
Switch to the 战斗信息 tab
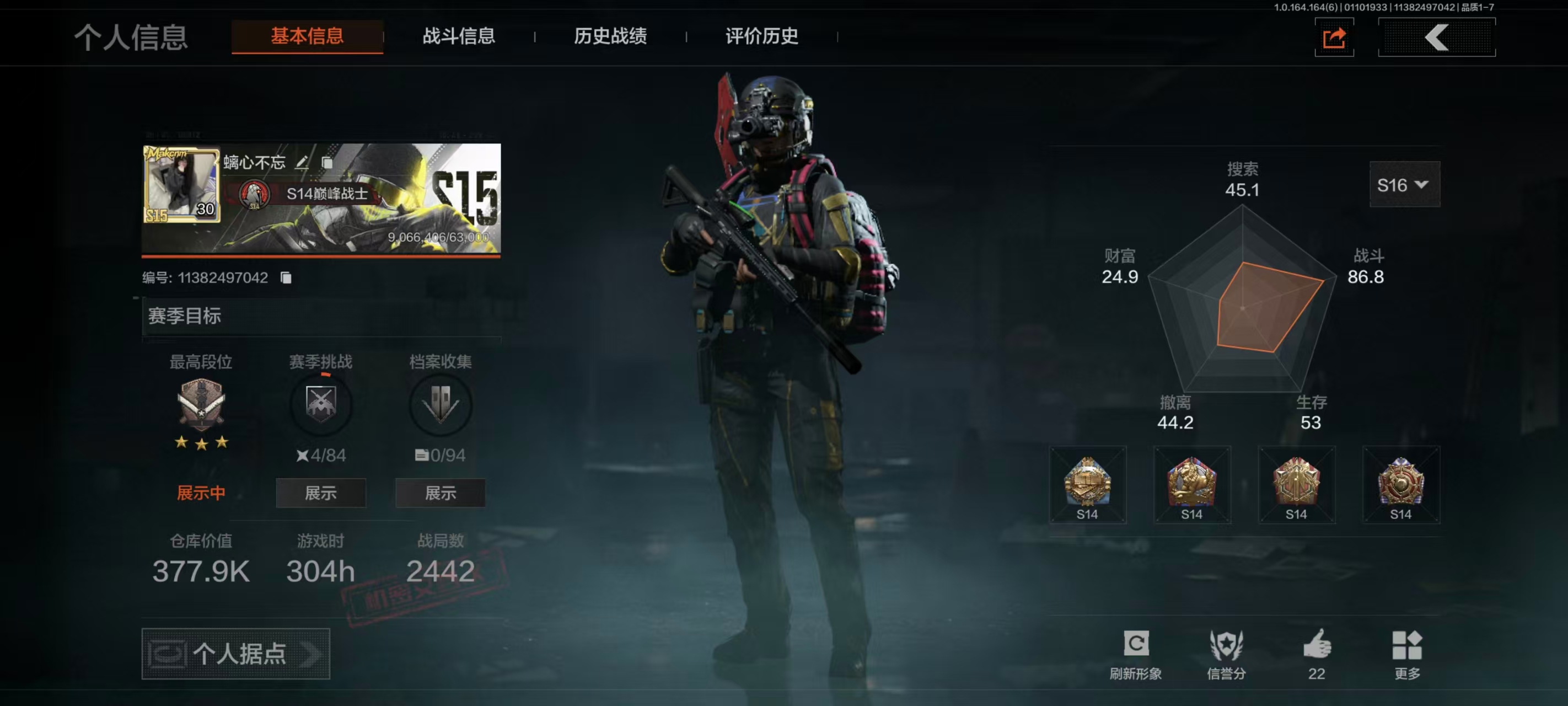click(x=458, y=36)
